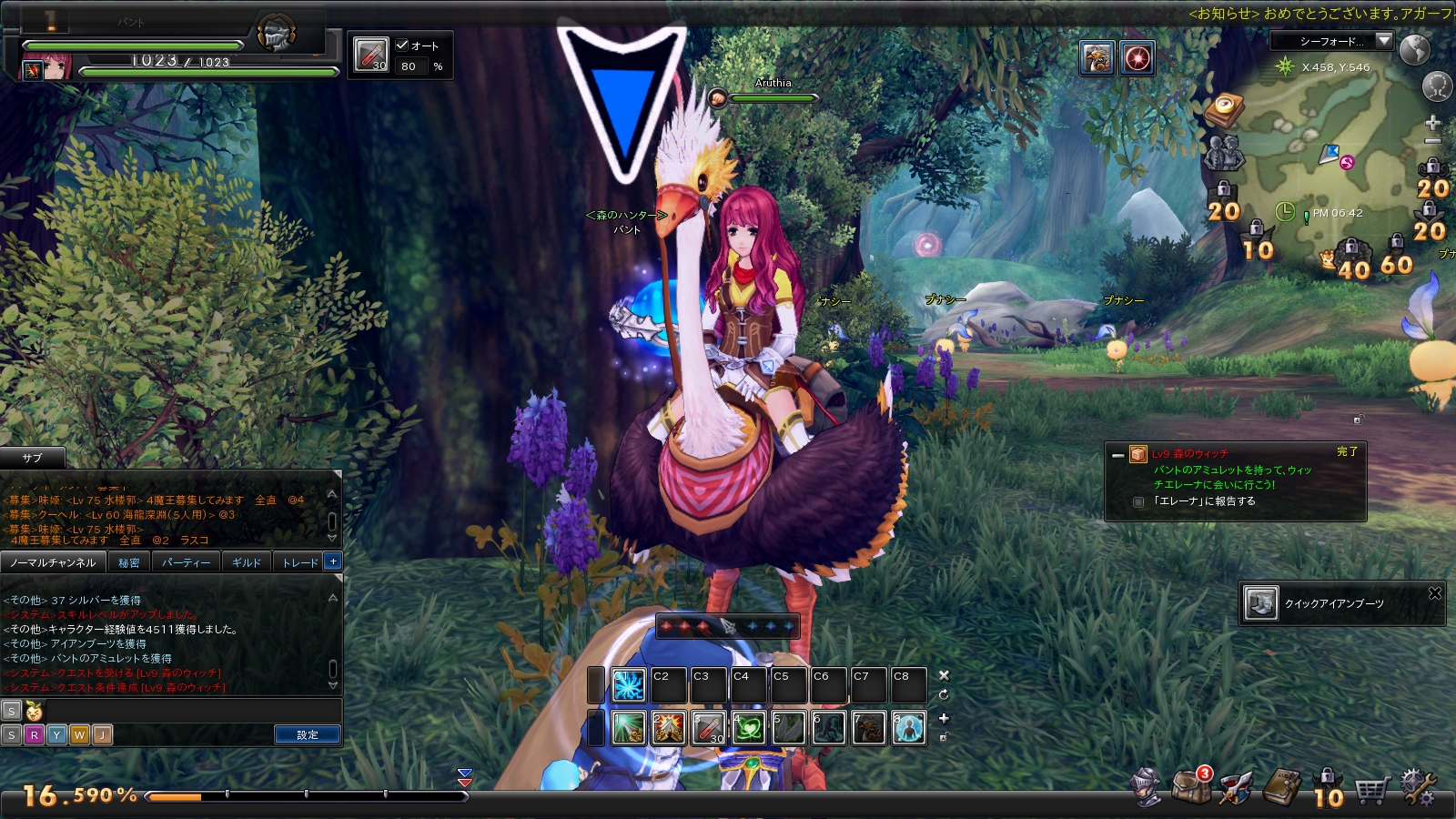Image resolution: width=1456 pixels, height=819 pixels.
Task: Toggle the オート auto-potion checkbox
Action: point(402,45)
